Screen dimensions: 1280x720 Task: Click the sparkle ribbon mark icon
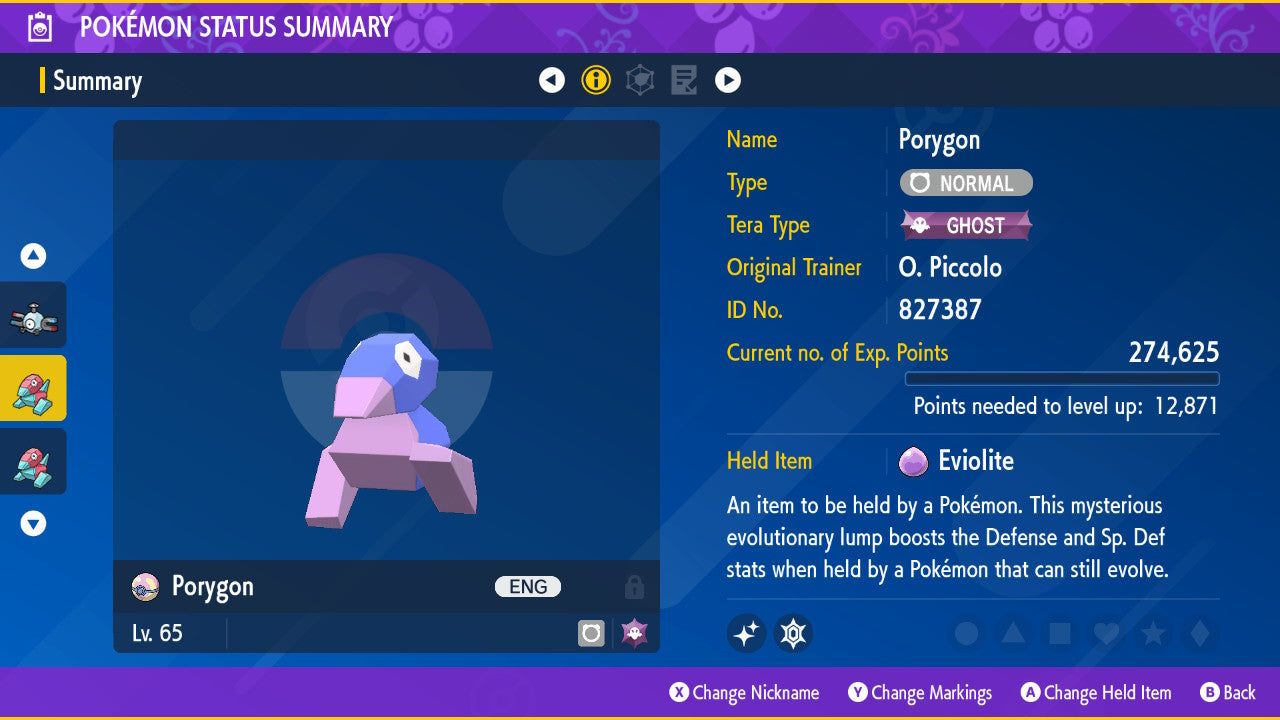(x=746, y=633)
